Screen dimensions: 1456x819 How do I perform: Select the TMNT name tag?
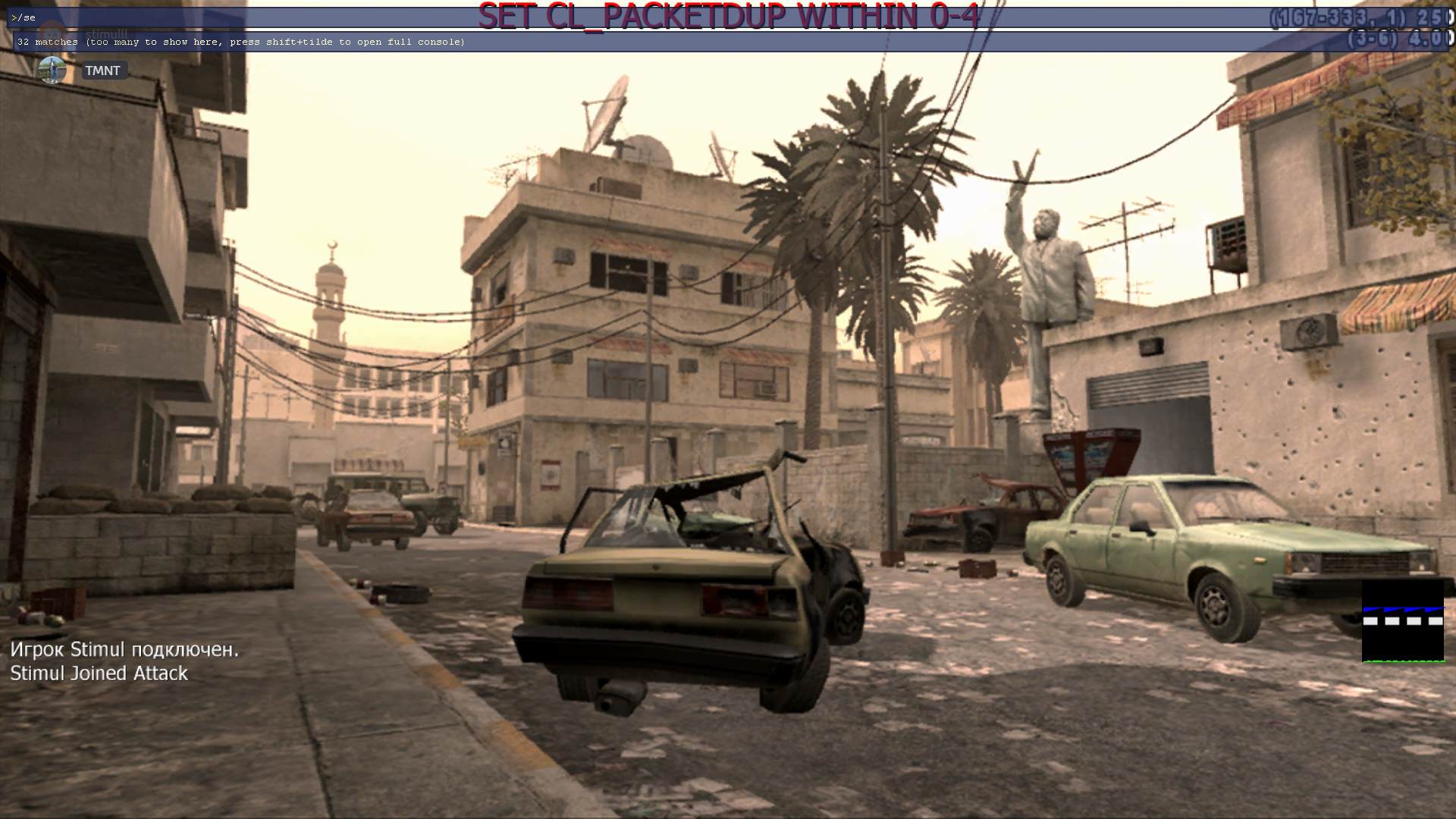point(102,71)
